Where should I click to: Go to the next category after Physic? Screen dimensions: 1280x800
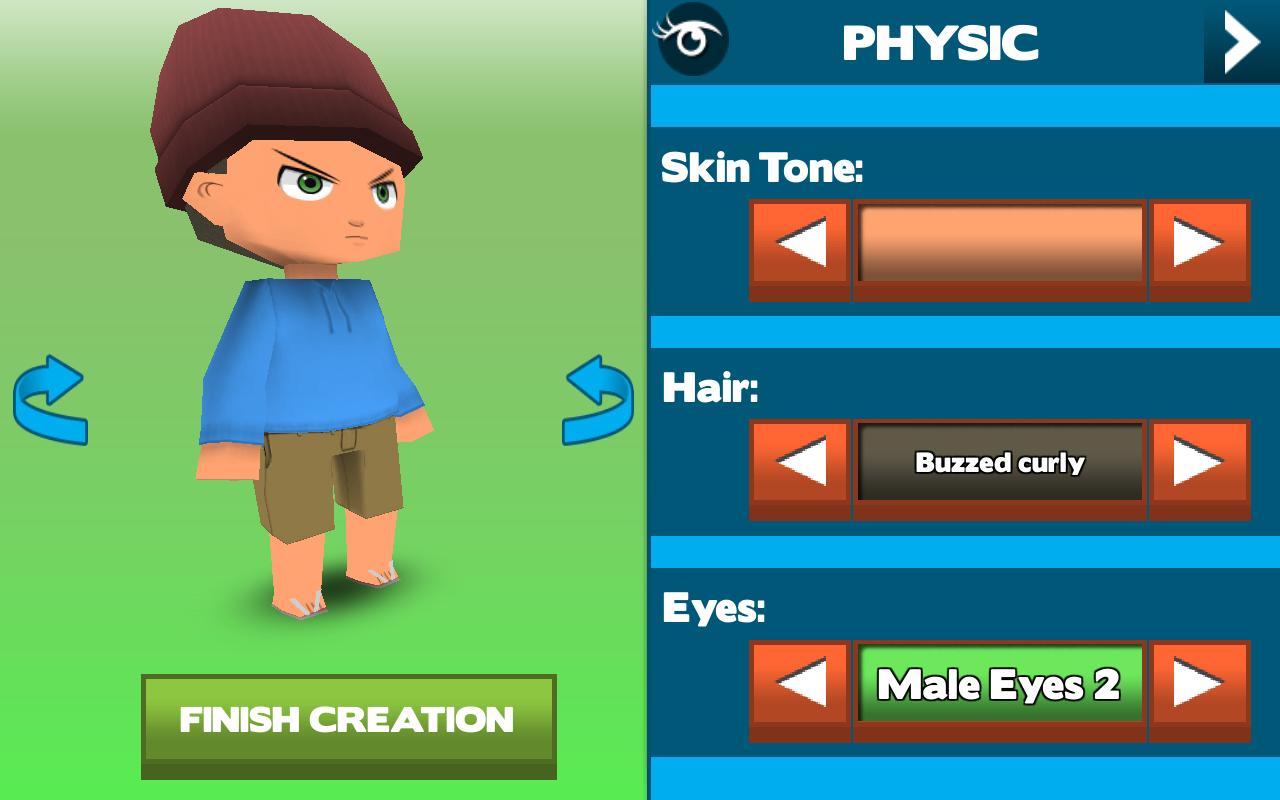(x=1241, y=42)
